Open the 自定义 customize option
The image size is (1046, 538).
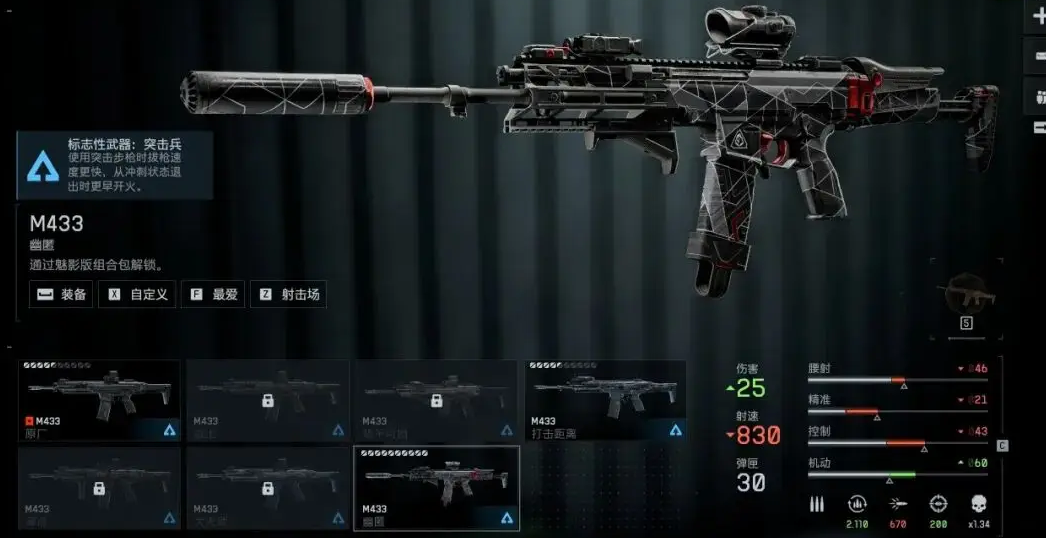pyautogui.click(x=138, y=294)
